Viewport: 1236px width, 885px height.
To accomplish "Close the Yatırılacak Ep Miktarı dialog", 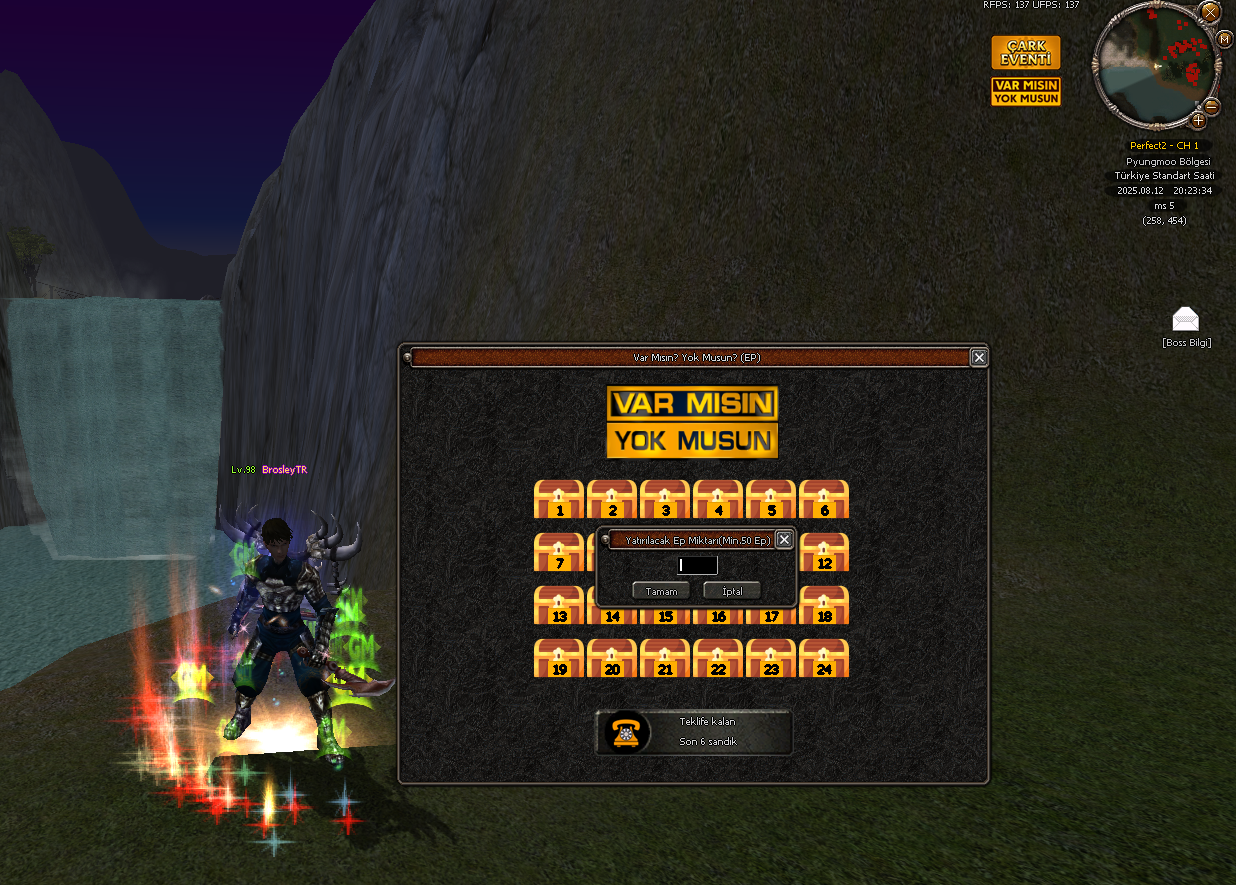I will click(x=784, y=540).
